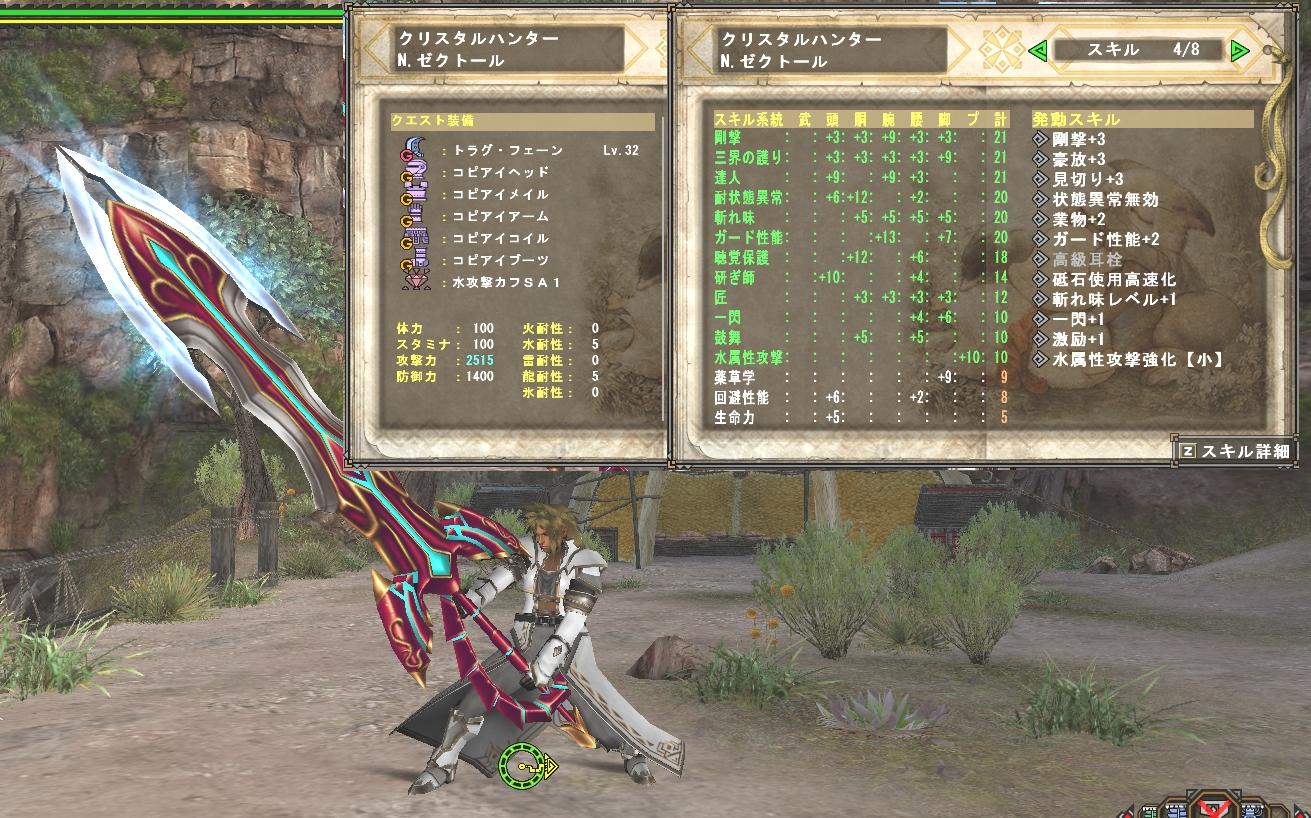
Task: Select the 豪放+3 active skill
Action: [1078, 160]
